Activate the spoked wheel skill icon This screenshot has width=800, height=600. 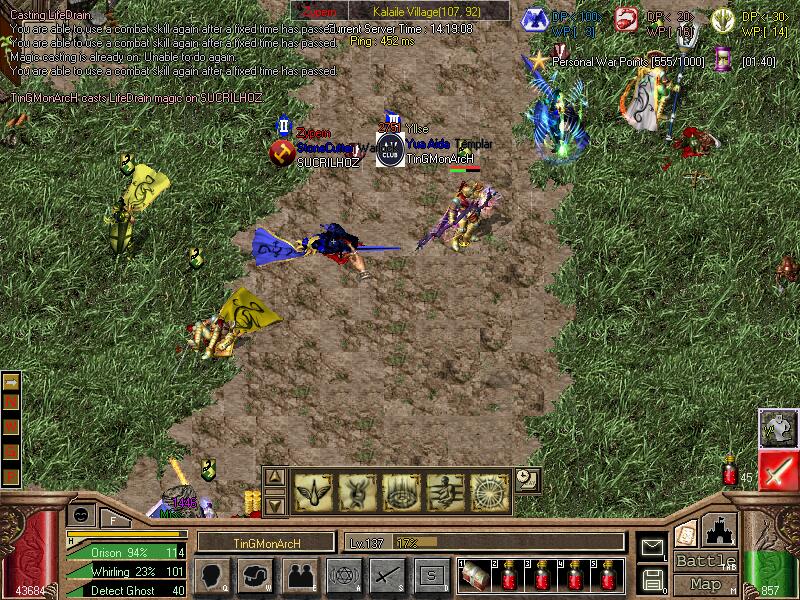coord(490,491)
